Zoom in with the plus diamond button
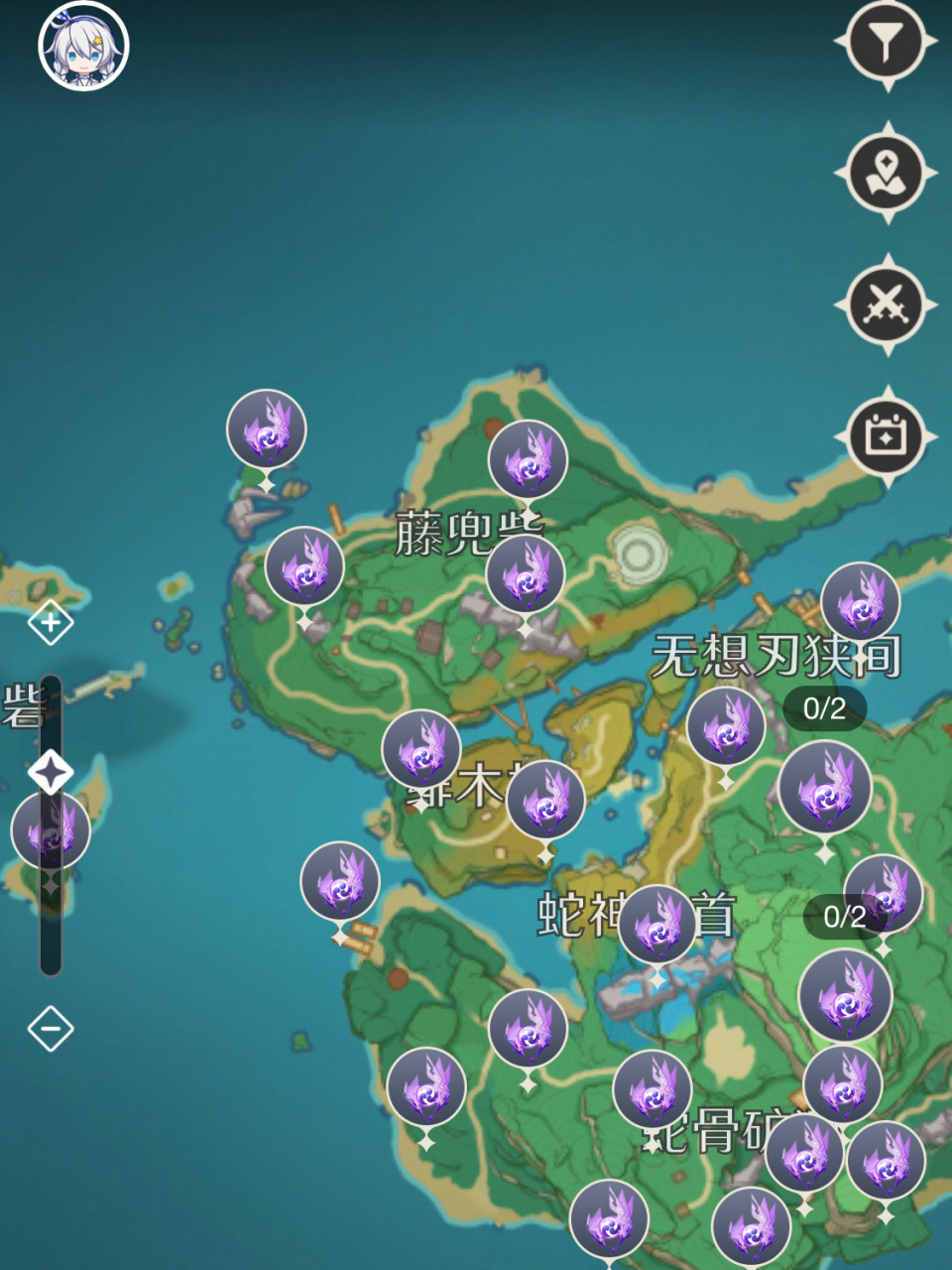This screenshot has height=1270, width=952. [51, 623]
